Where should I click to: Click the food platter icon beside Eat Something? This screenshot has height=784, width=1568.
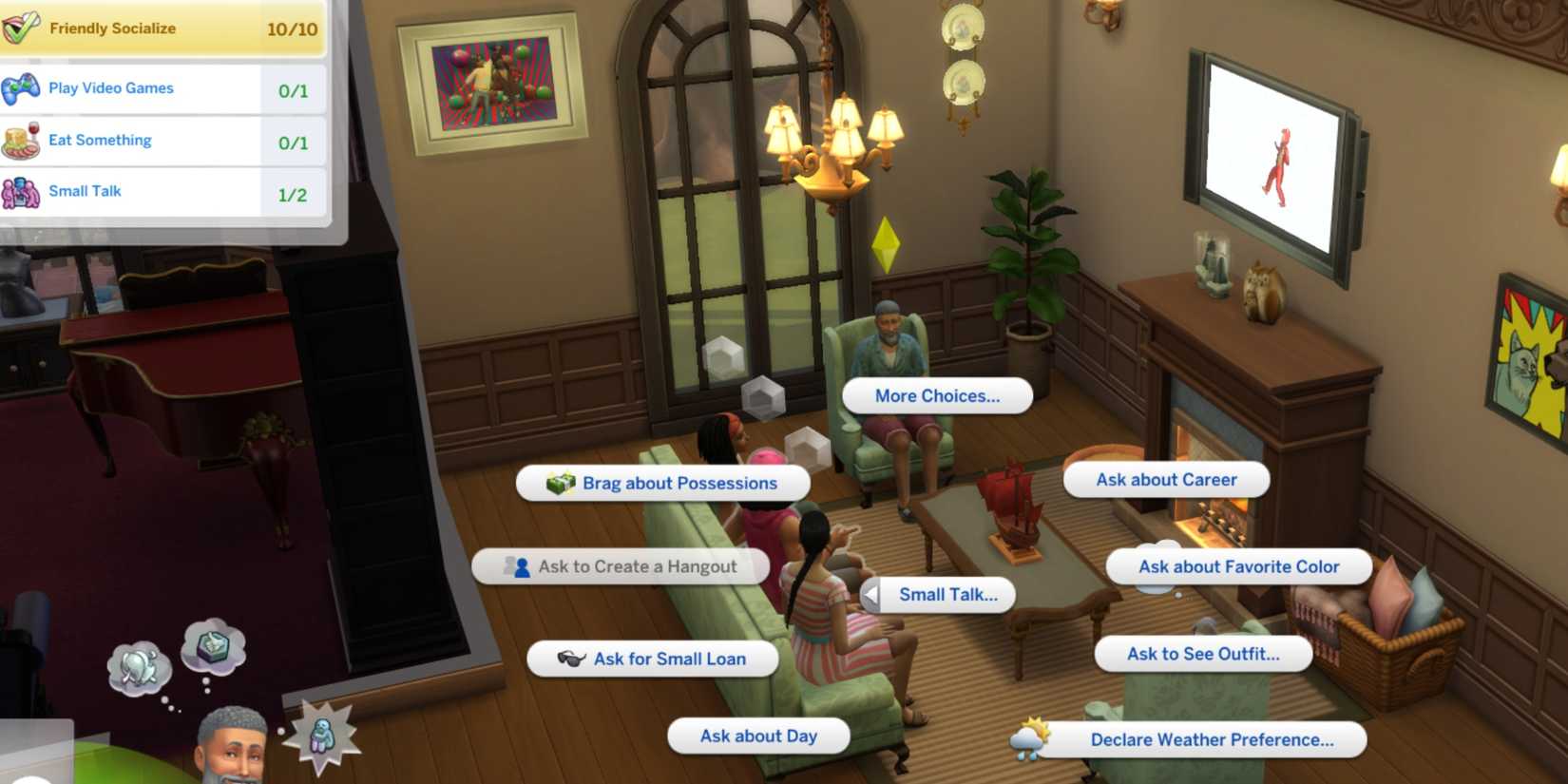(21, 139)
